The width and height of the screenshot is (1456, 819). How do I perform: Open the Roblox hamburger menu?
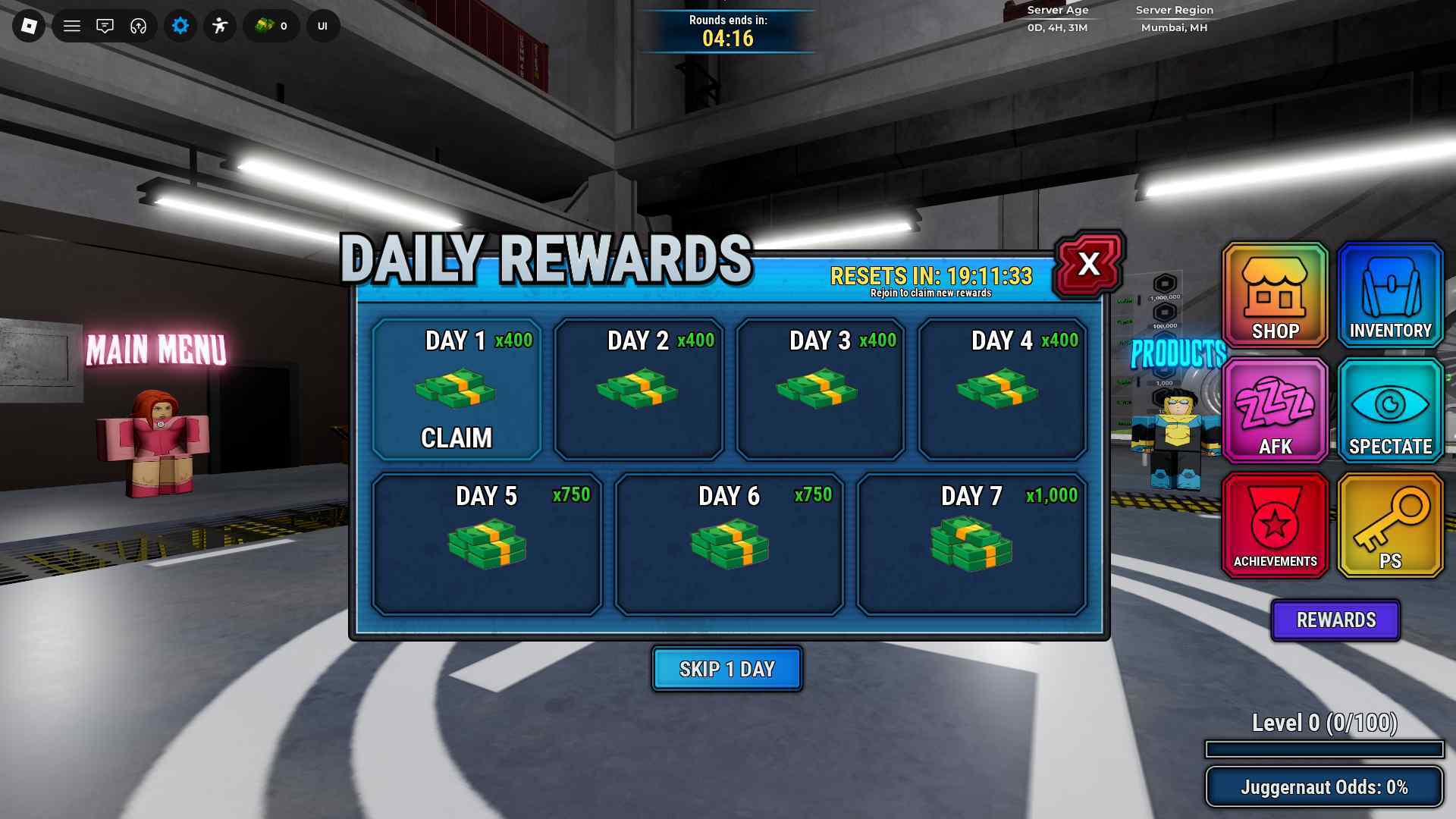point(71,26)
